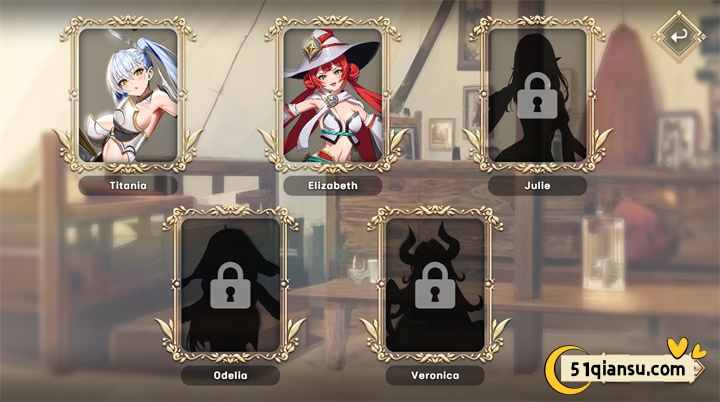This screenshot has width=720, height=402.
Task: Click the locked Julie portrait
Action: pos(538,94)
